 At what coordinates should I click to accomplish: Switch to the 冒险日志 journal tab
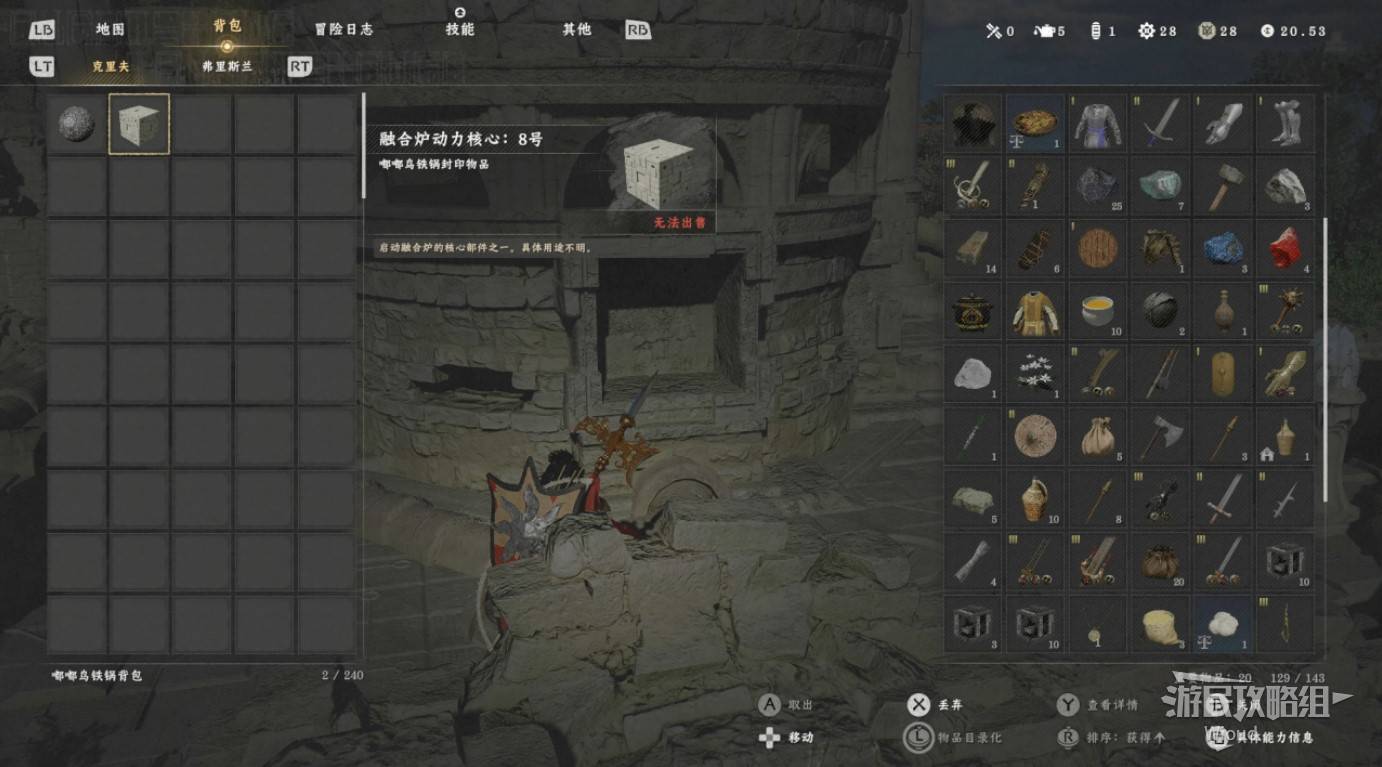click(x=343, y=29)
